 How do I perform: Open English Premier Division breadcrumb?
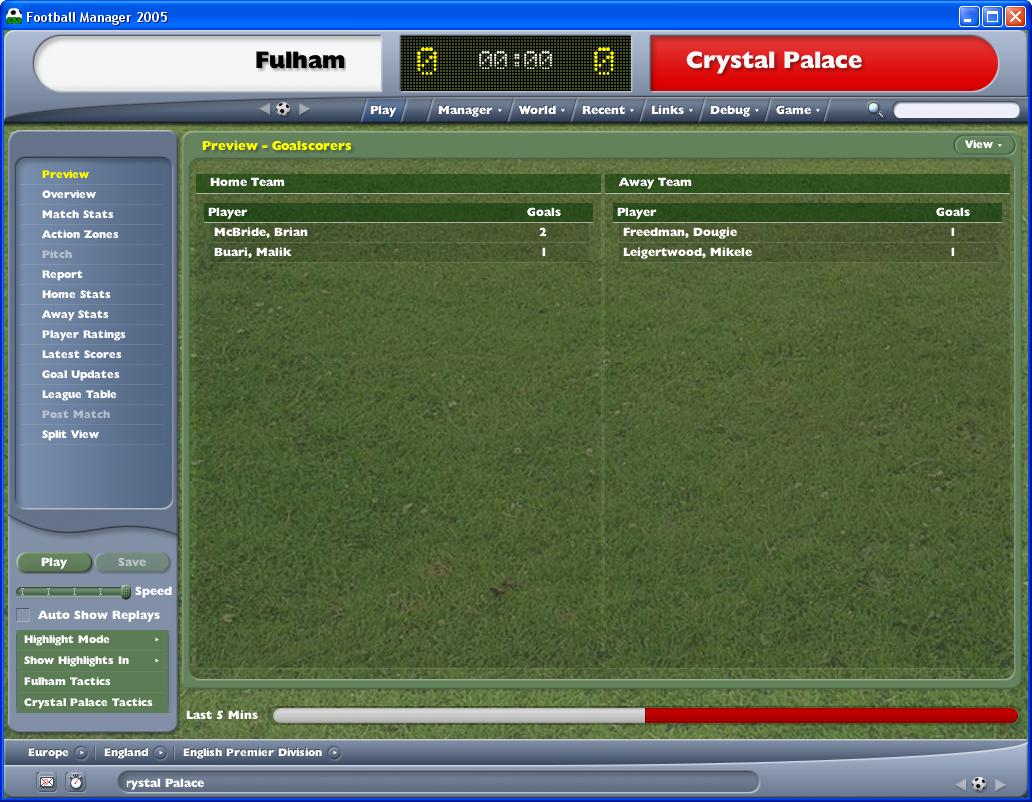(253, 752)
